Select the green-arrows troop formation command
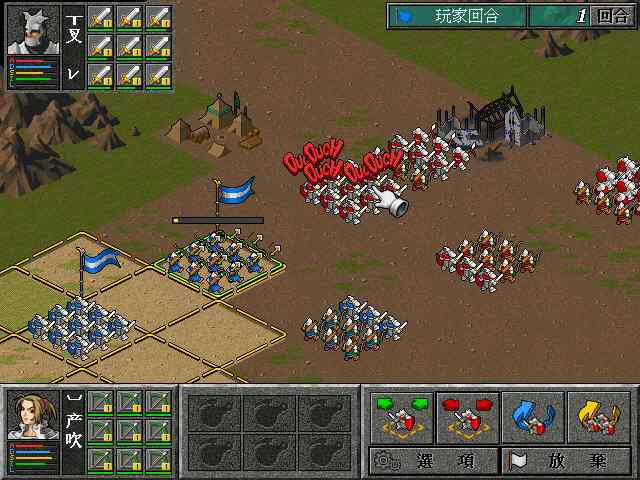The width and height of the screenshot is (640, 480). (401, 417)
